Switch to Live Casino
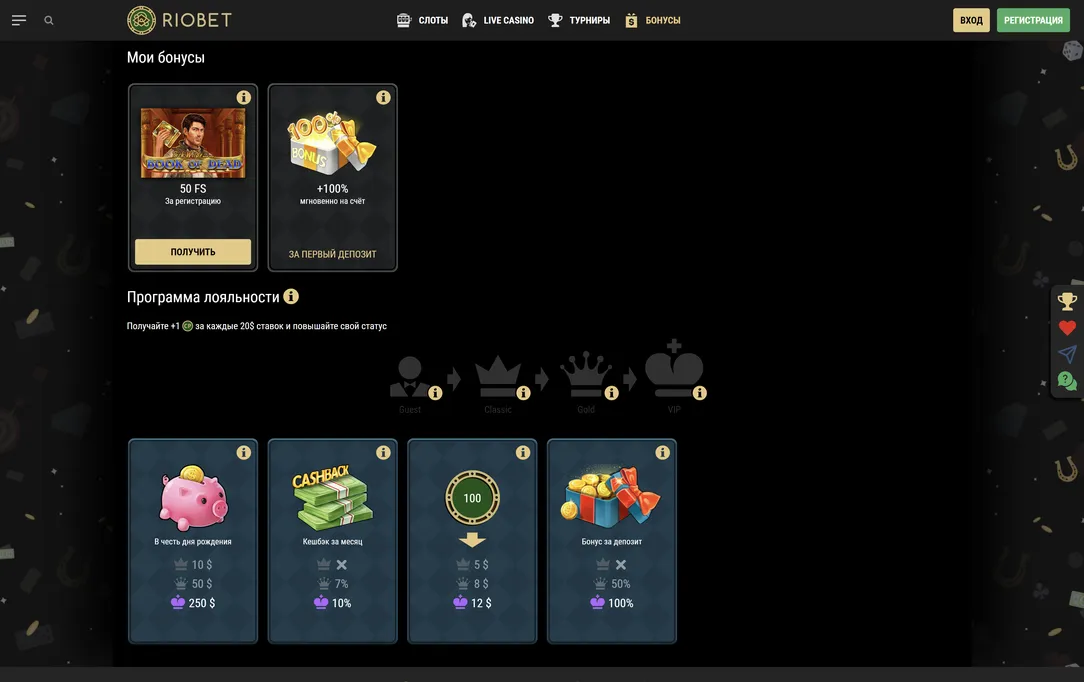This screenshot has height=682, width=1084. (x=498, y=20)
